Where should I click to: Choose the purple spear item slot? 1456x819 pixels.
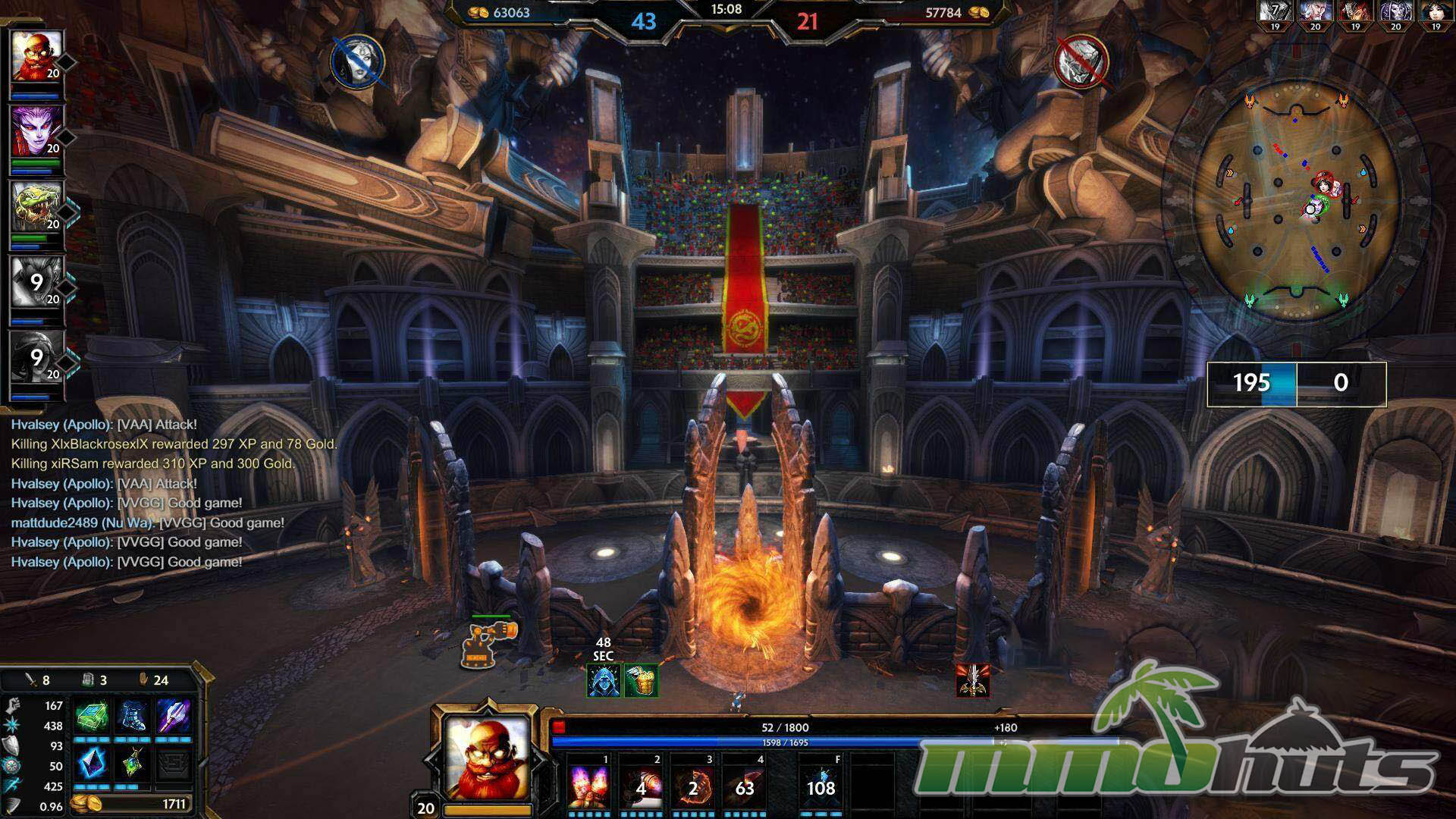tap(174, 716)
